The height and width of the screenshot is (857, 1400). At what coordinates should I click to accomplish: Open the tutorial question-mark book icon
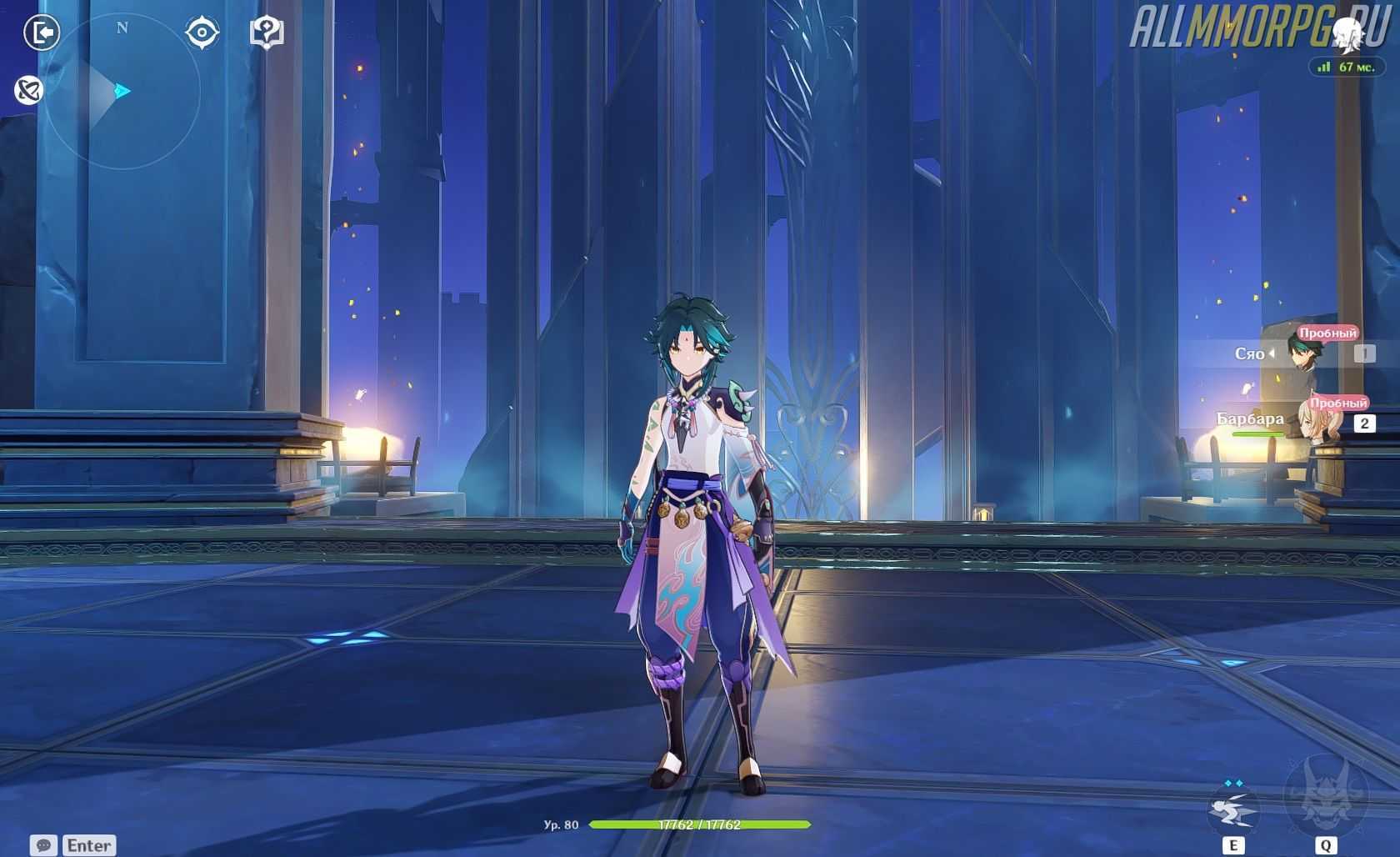coord(267,33)
